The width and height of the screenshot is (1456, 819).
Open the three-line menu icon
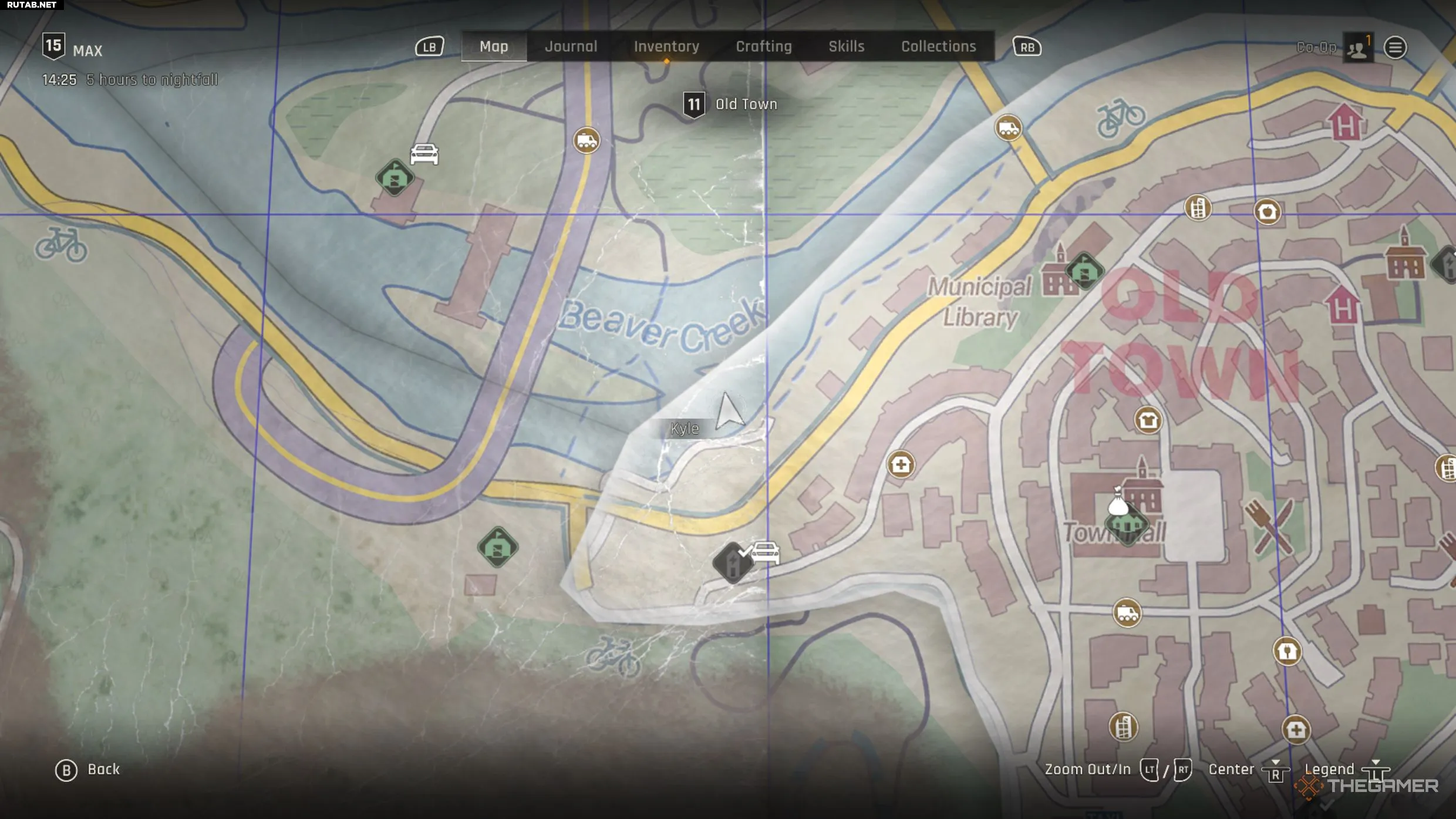[1395, 48]
